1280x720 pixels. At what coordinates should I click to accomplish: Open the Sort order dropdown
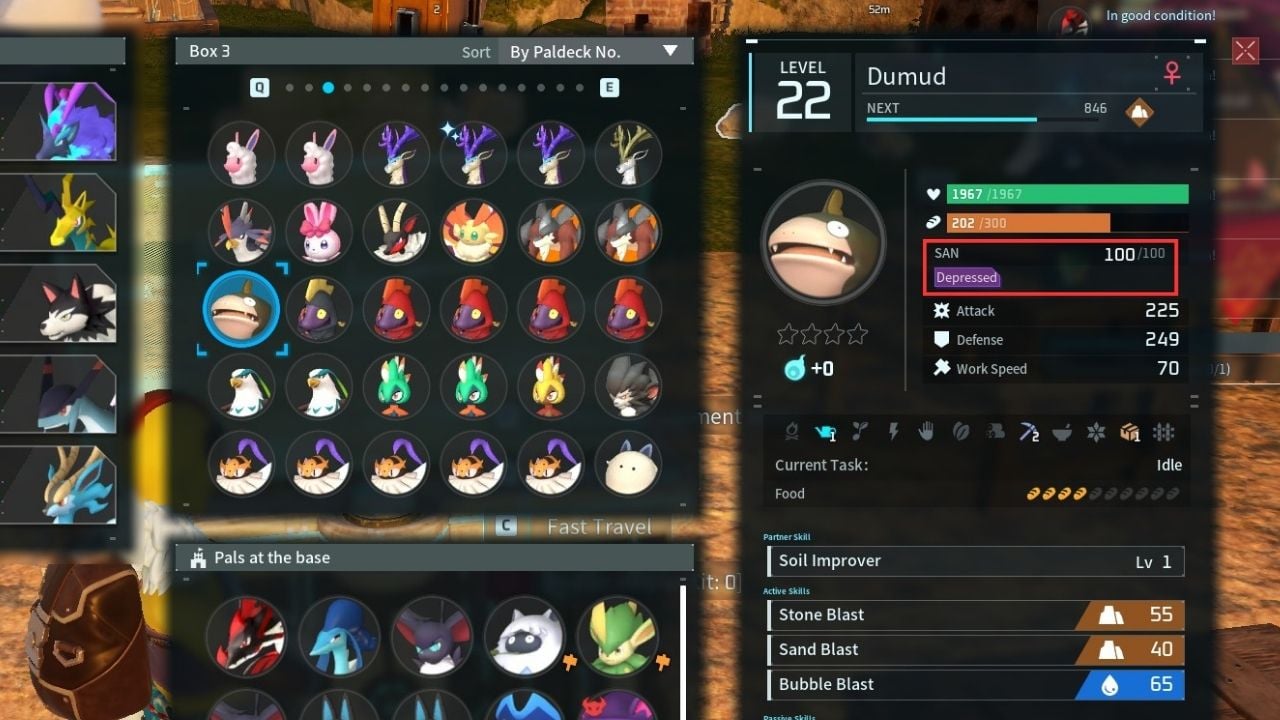coord(596,50)
